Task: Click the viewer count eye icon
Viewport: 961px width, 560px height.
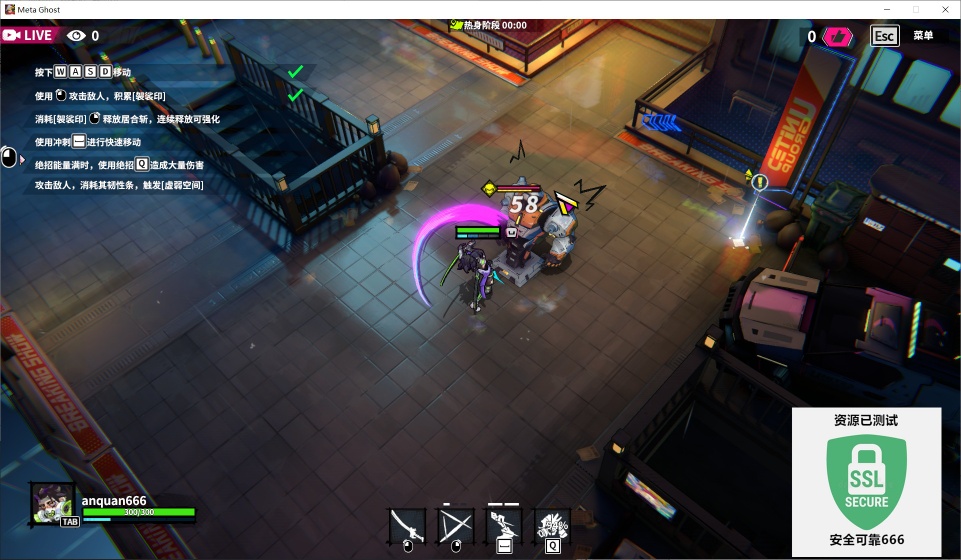Action: point(77,36)
